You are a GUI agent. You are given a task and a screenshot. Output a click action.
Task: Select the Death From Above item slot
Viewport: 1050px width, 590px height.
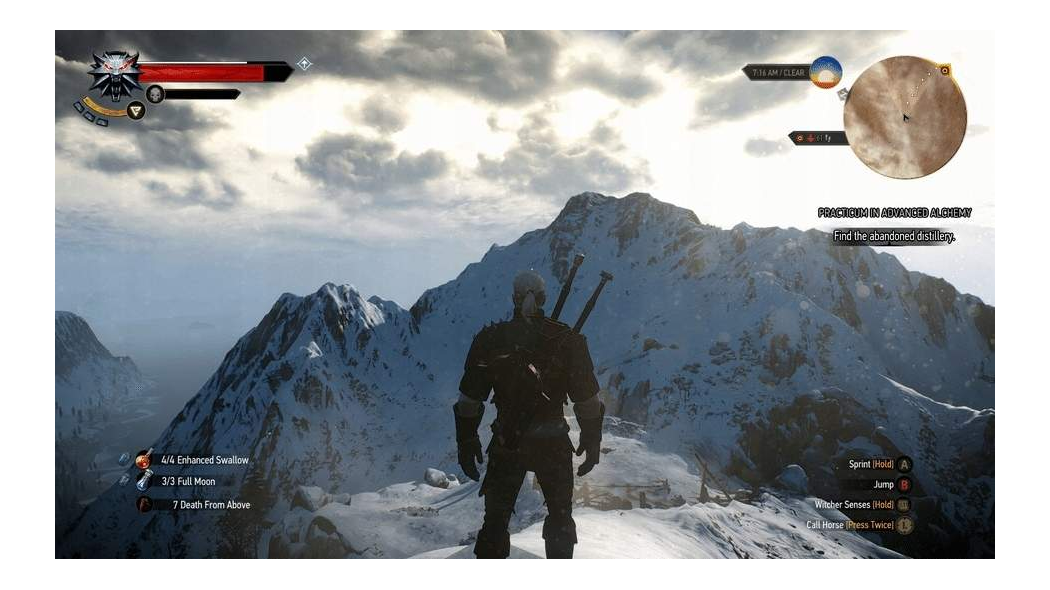[x=144, y=505]
